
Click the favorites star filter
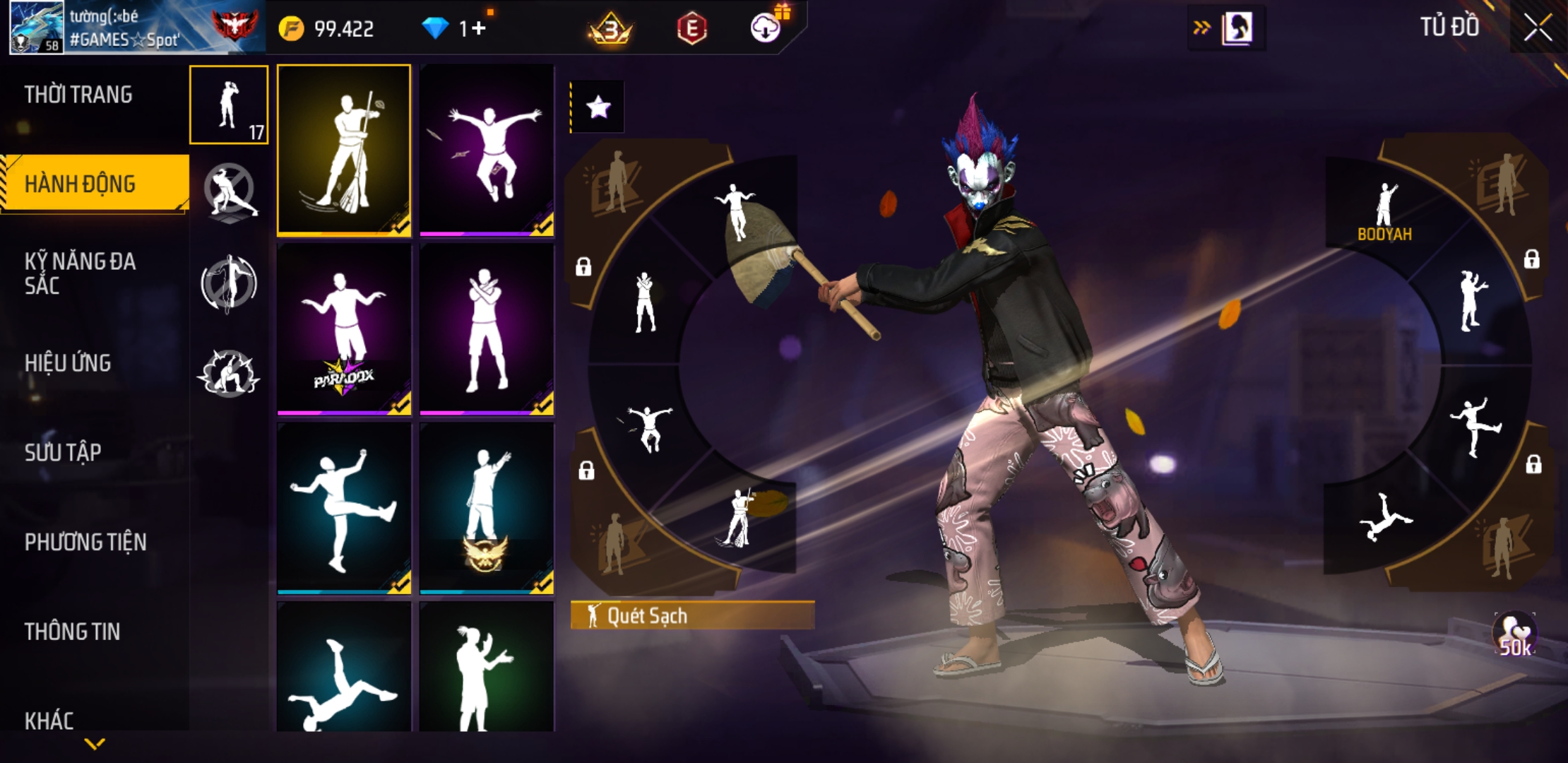point(598,107)
